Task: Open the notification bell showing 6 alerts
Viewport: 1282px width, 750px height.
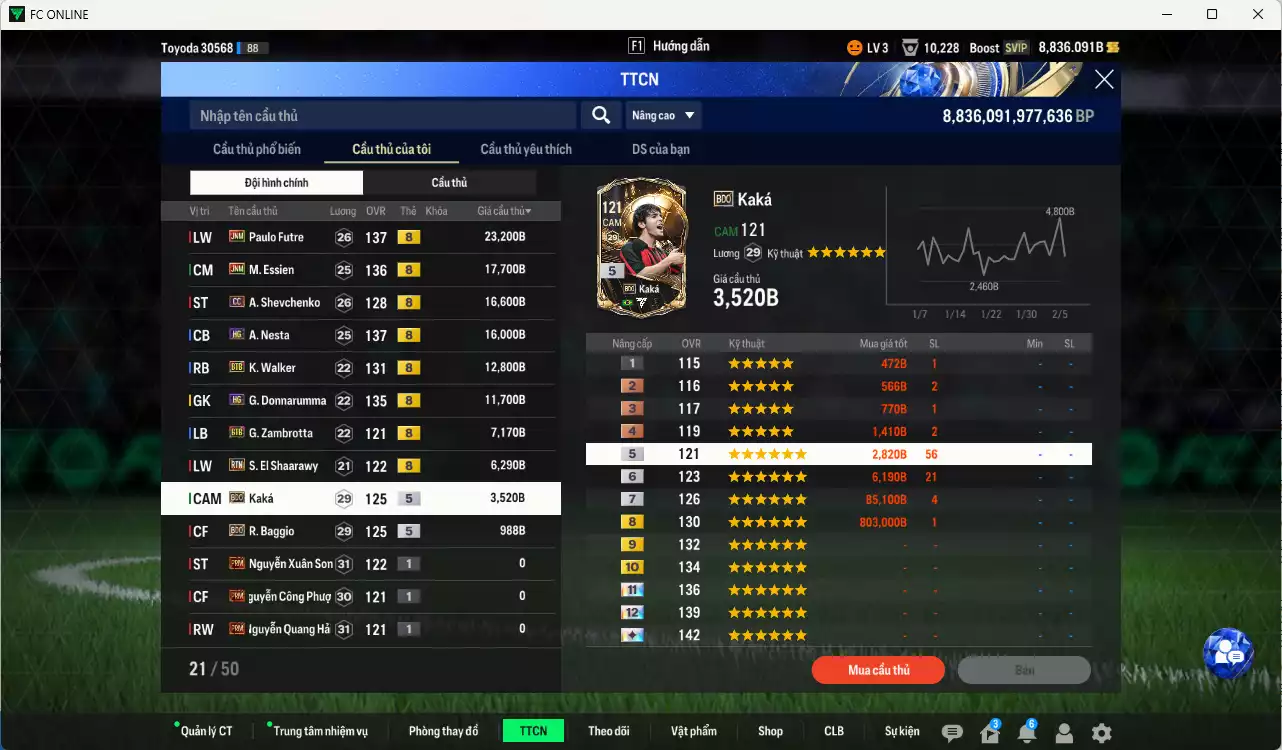Action: pos(1029,733)
